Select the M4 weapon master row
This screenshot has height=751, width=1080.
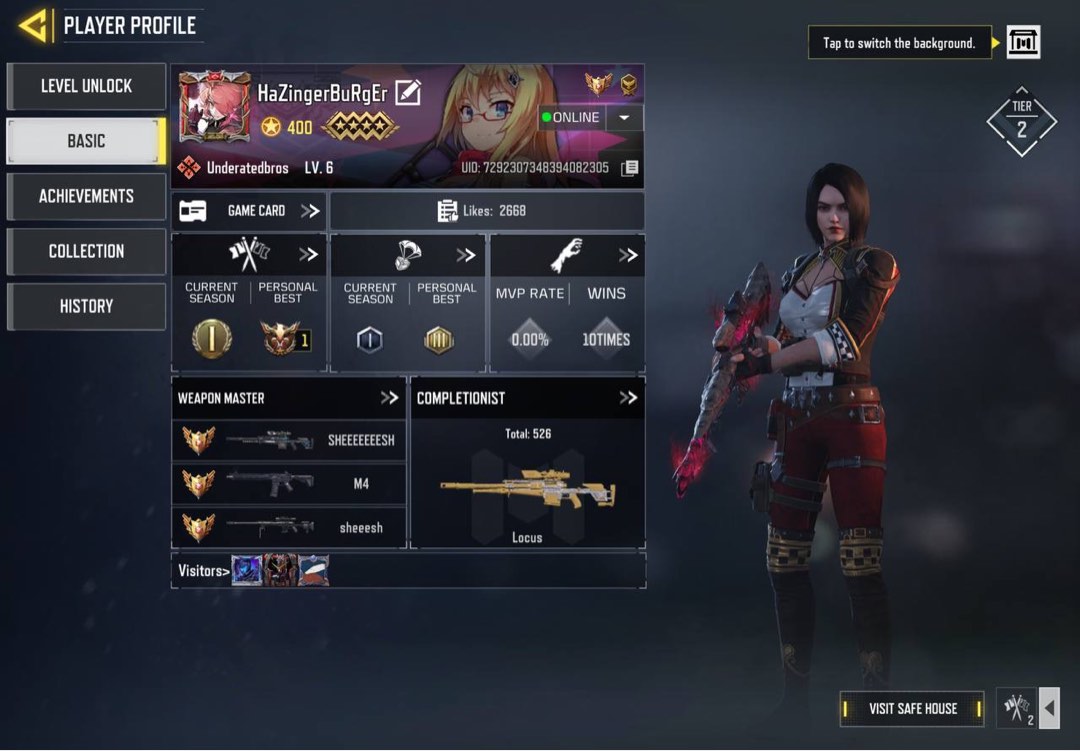pos(289,484)
